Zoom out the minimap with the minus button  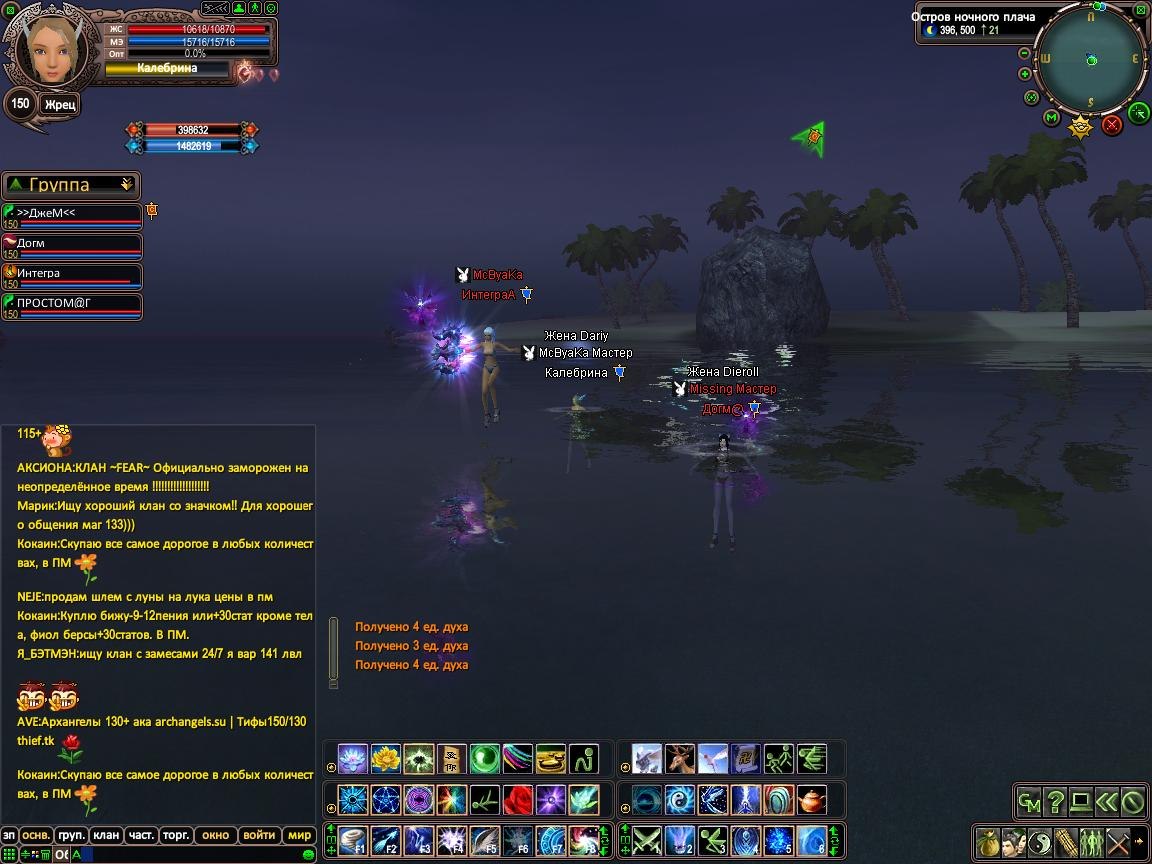point(1025,54)
